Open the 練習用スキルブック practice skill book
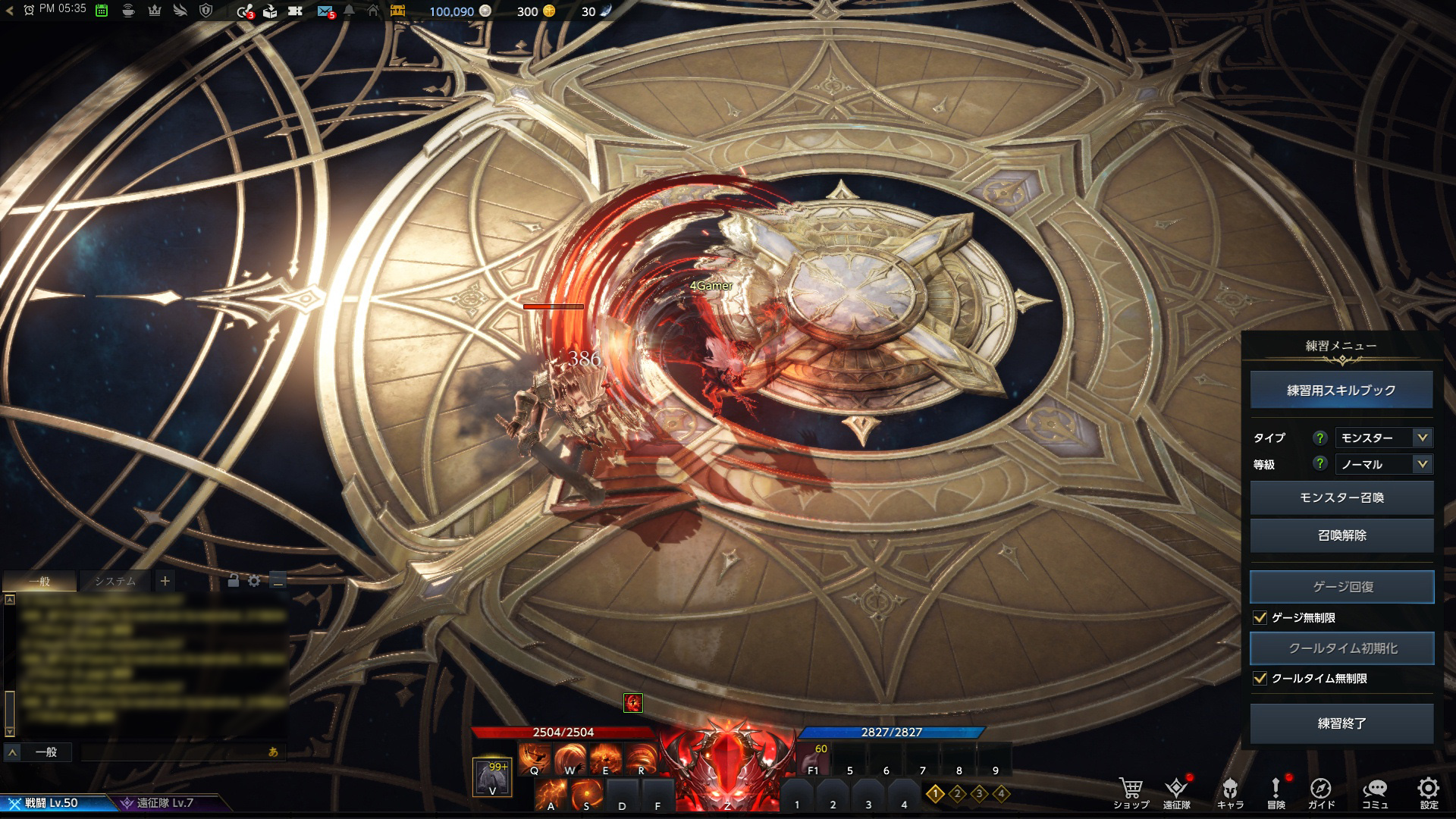Image resolution: width=1456 pixels, height=819 pixels. (x=1341, y=390)
